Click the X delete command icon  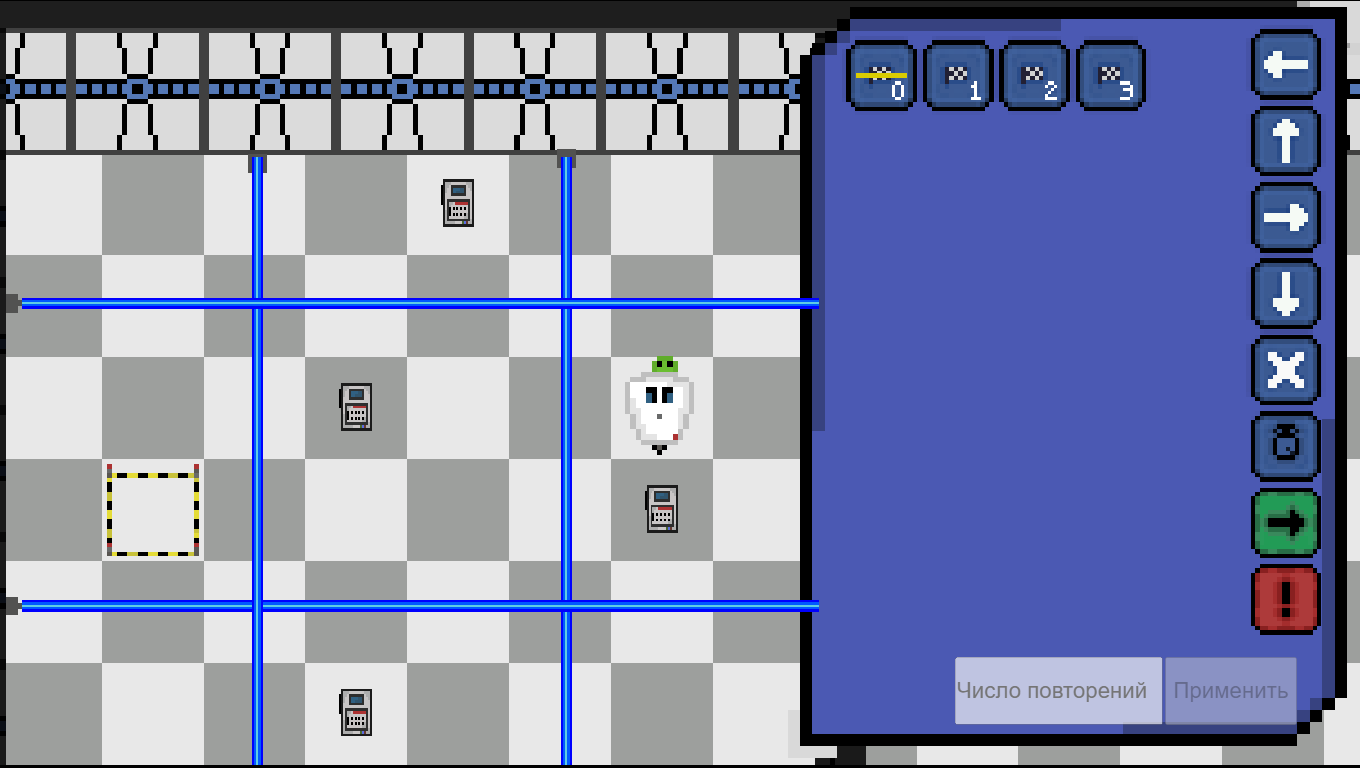tap(1285, 370)
